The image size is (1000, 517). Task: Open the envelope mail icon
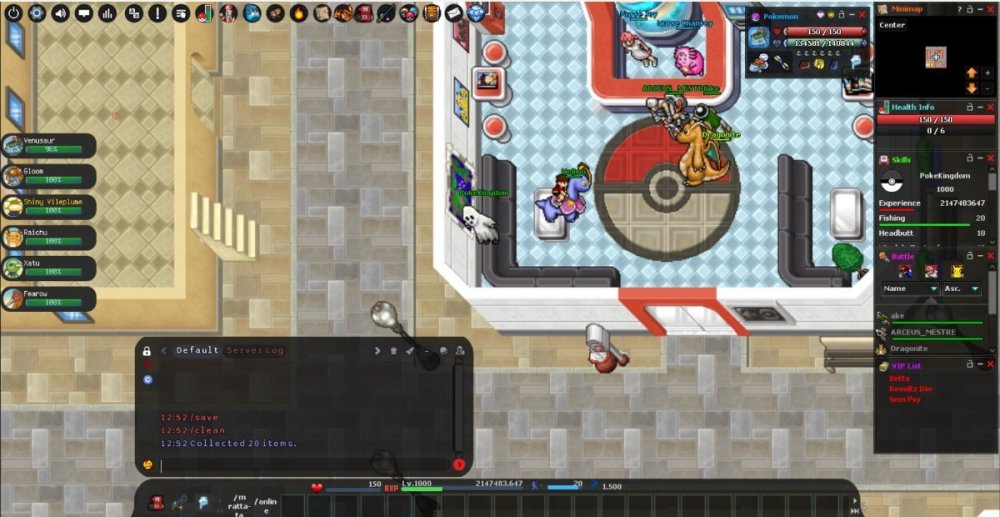(x=453, y=13)
